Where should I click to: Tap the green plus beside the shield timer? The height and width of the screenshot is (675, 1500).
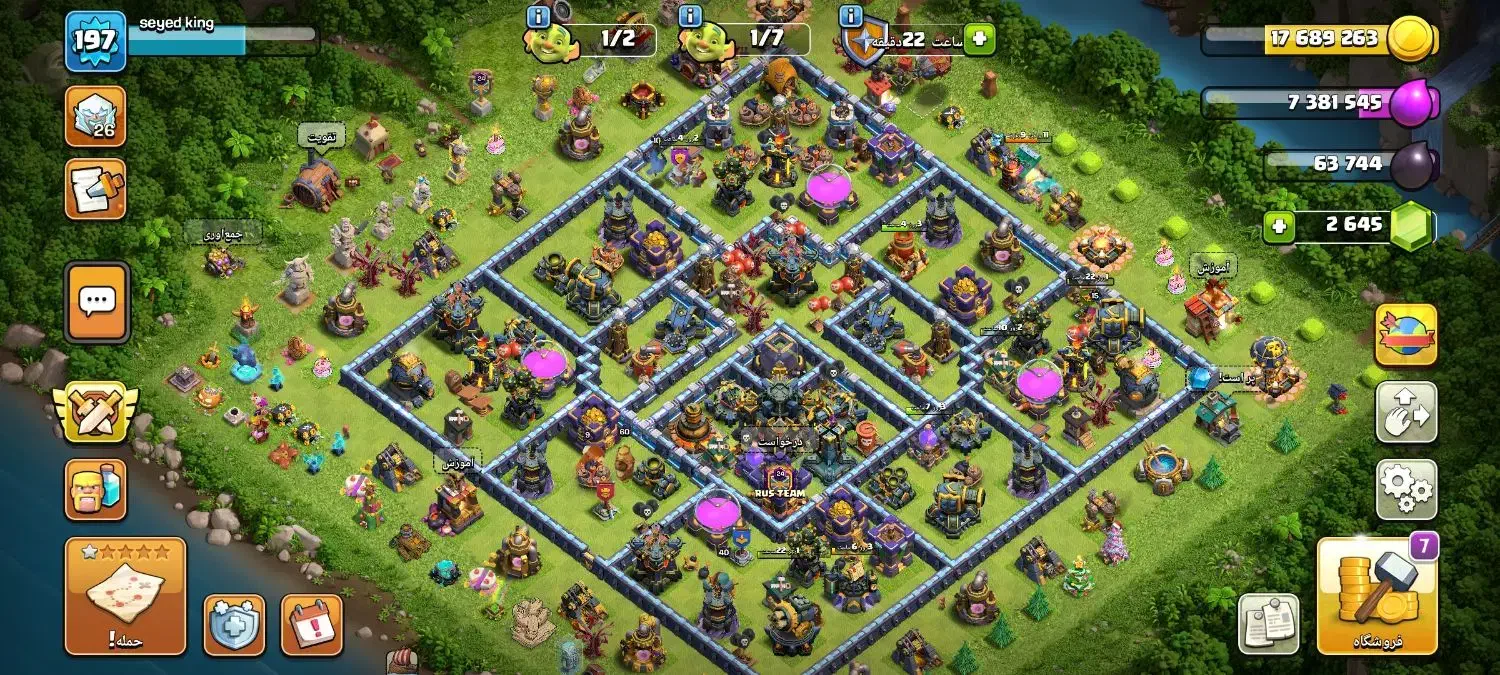[979, 40]
